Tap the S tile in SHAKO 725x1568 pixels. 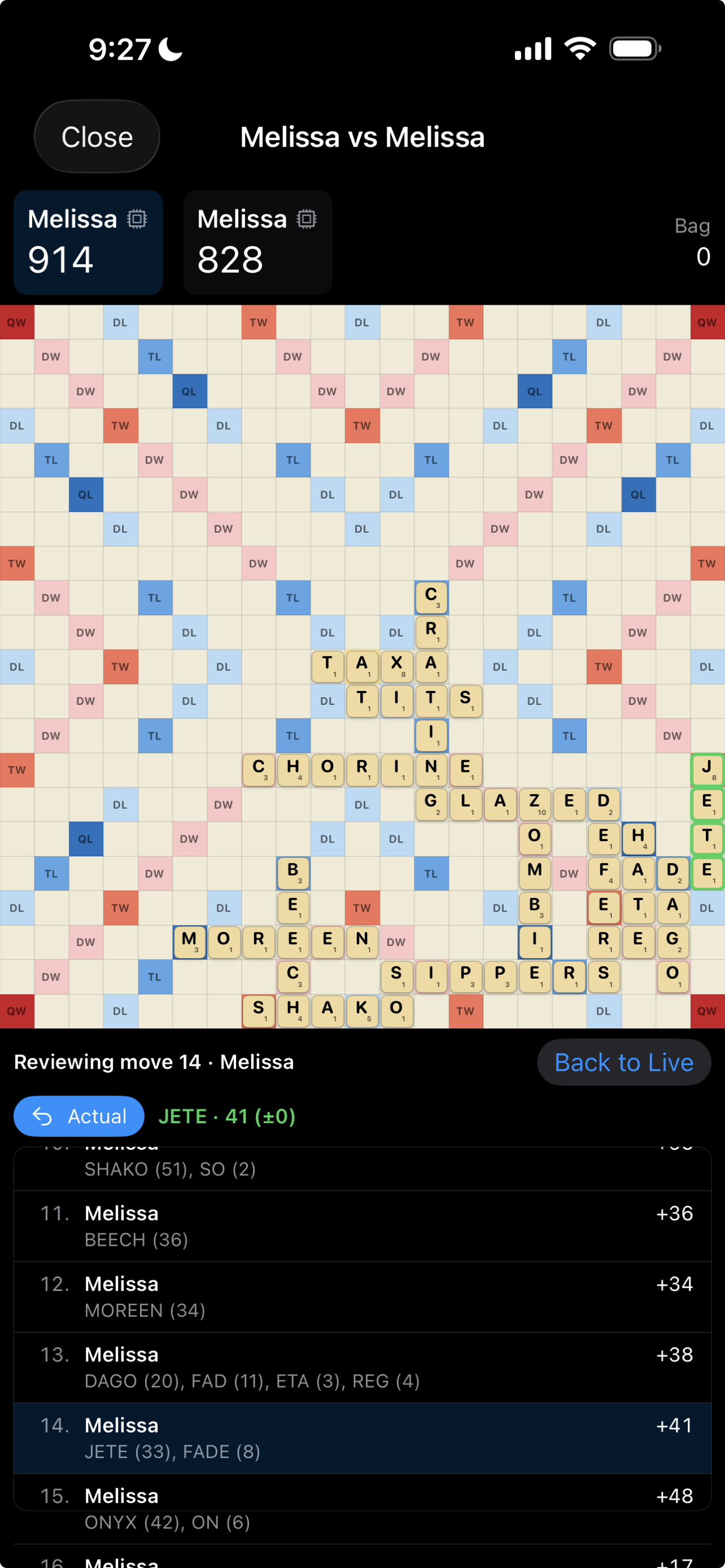pyautogui.click(x=259, y=1011)
